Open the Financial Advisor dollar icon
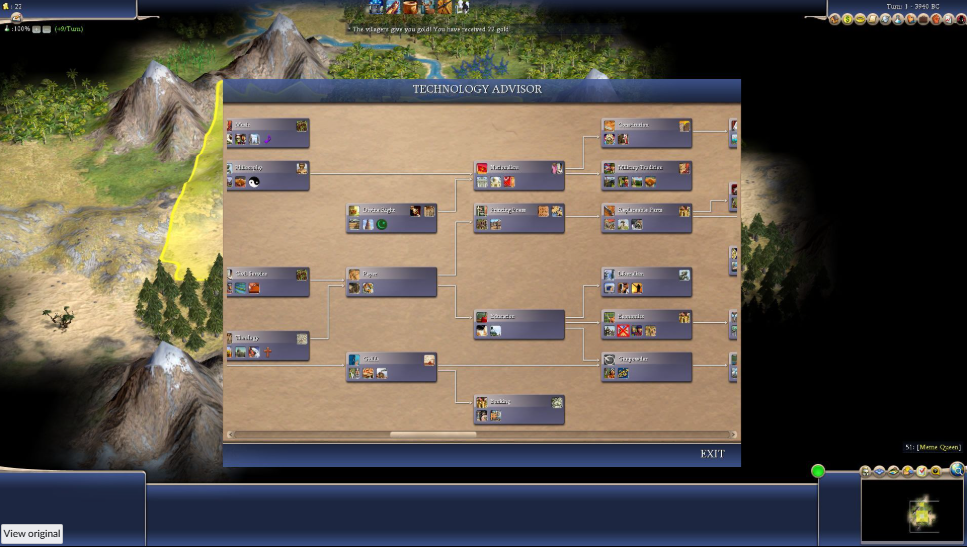Screen dimensions: 967x547 click(x=848, y=19)
